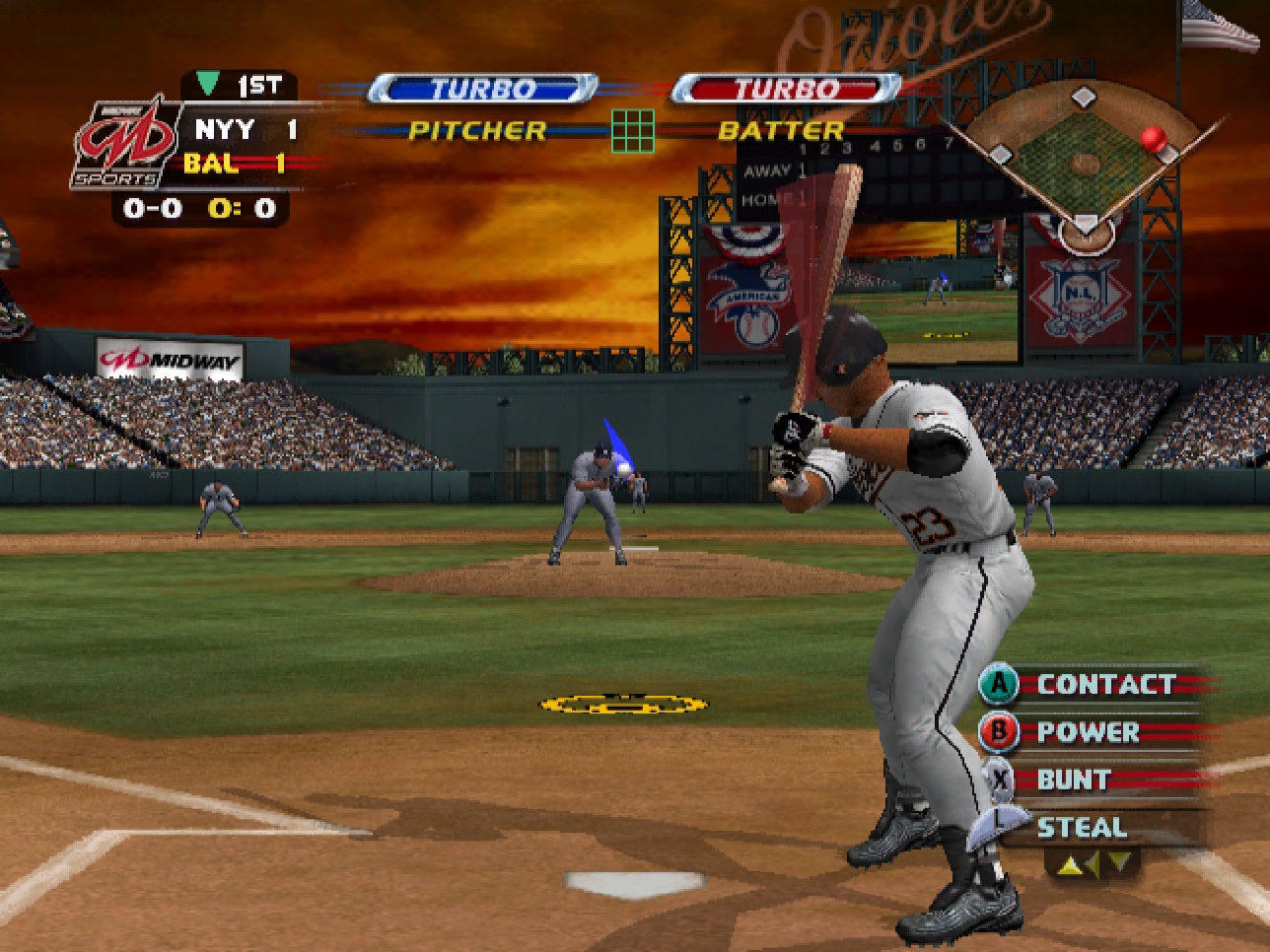Expand options with the yellow up arrow
Viewport: 1270px width, 952px height.
[1069, 864]
